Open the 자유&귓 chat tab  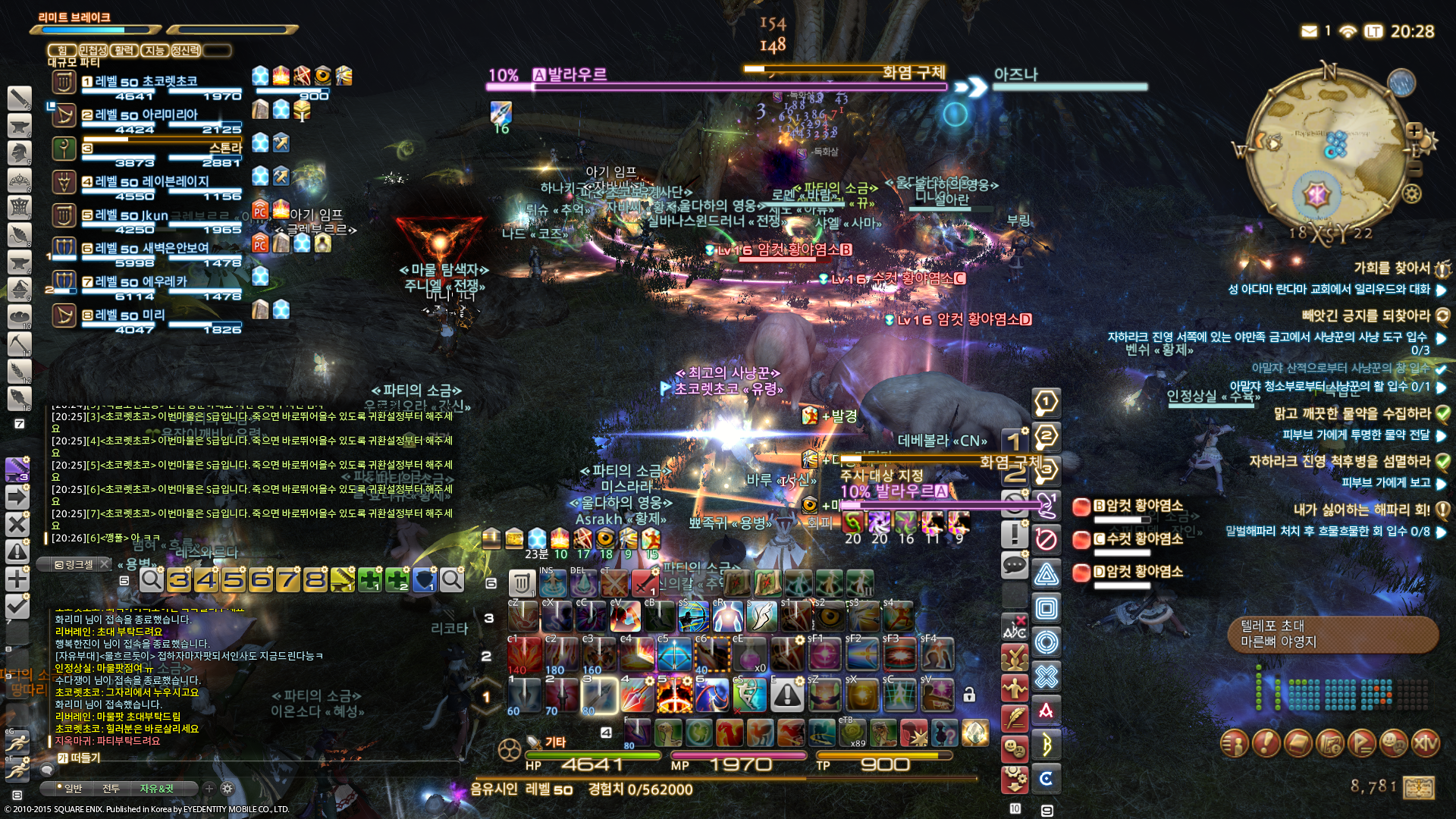pos(157,789)
